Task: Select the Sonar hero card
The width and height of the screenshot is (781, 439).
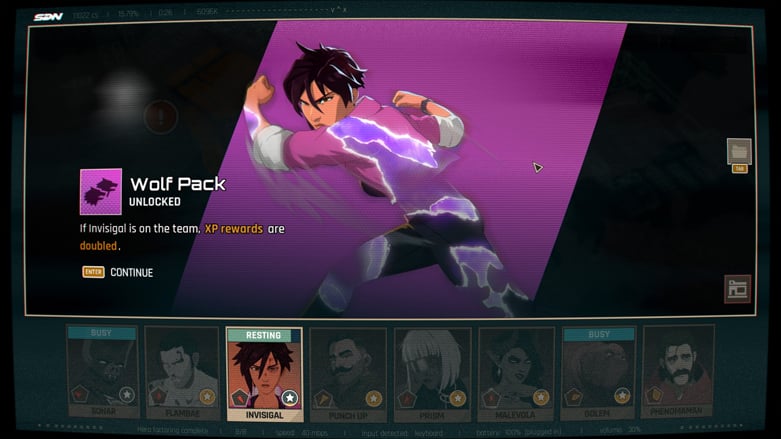Action: [101, 372]
